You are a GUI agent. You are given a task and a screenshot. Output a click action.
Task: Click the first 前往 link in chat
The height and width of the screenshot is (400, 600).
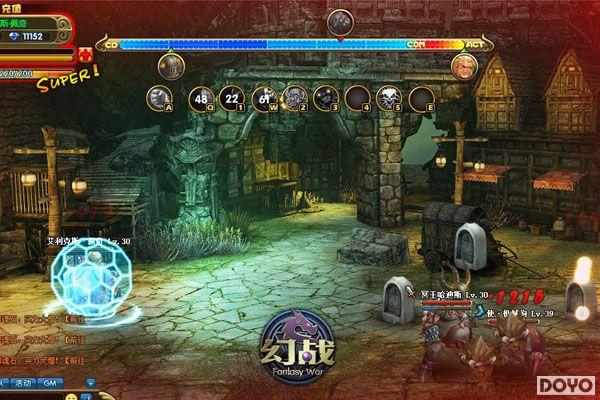pos(73,320)
